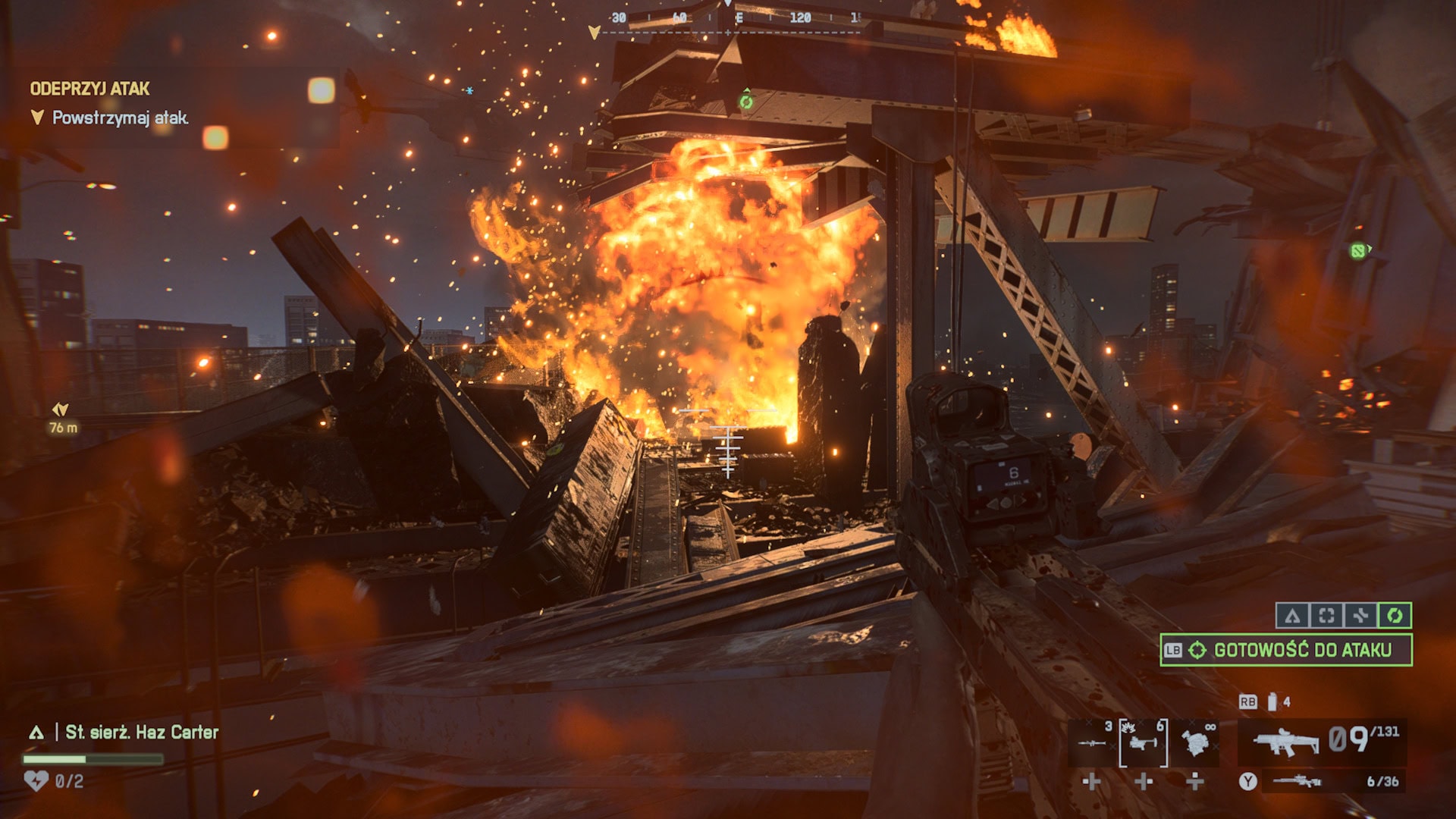Open the ping wheel via the crossed-arrows icon
The height and width of the screenshot is (819, 1456).
pyautogui.click(x=1361, y=615)
